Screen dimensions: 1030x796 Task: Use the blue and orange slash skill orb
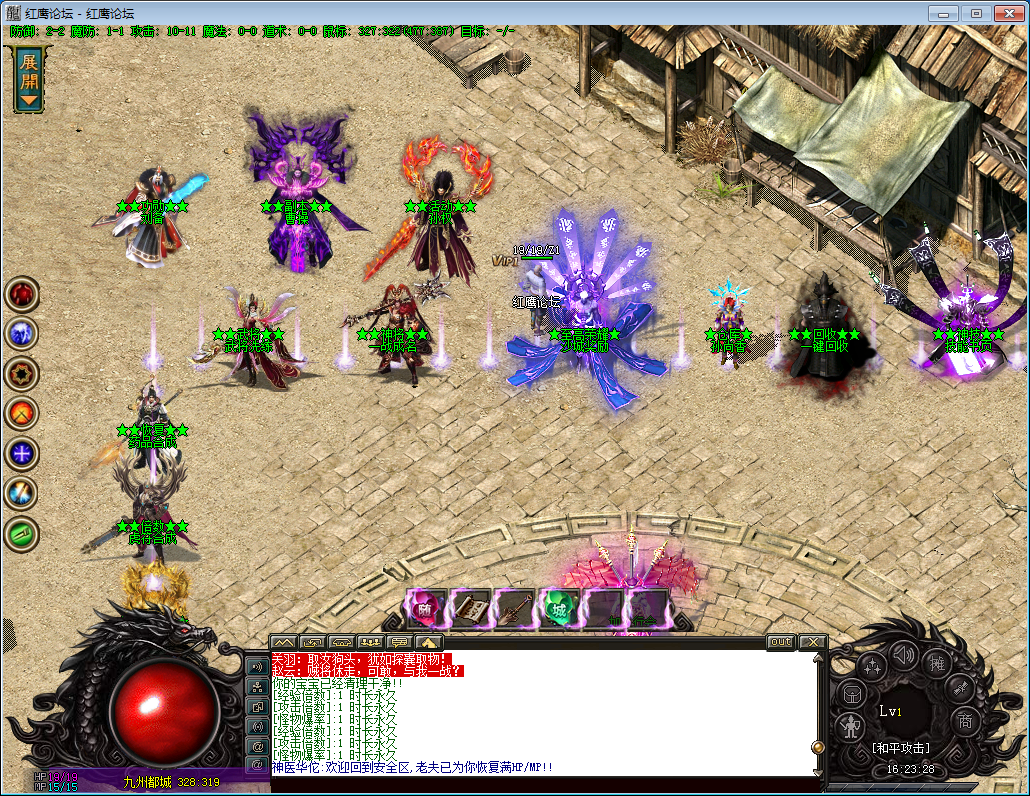[21, 492]
